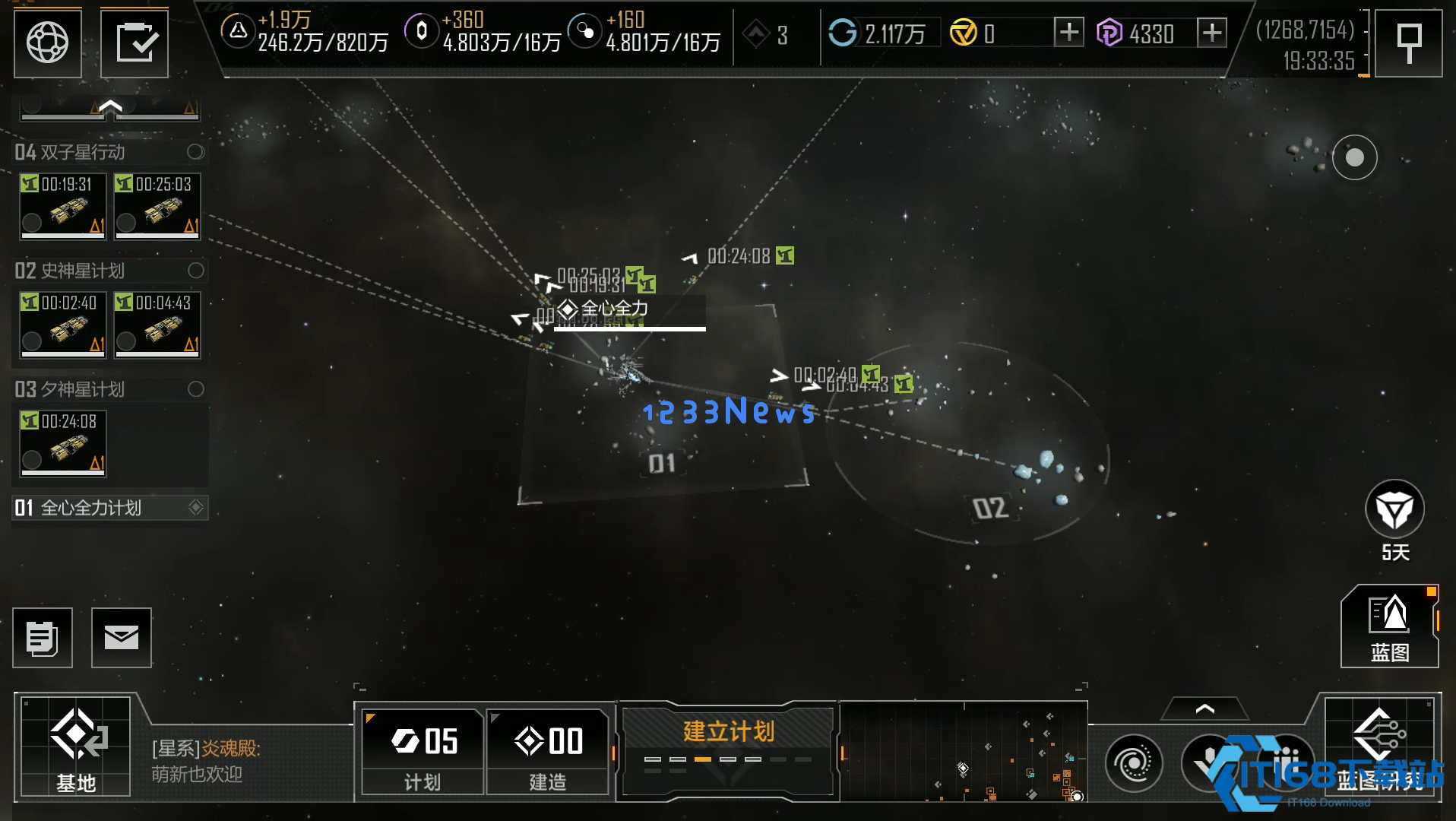Open the mail inbox
This screenshot has width=1456, height=821.
click(122, 638)
